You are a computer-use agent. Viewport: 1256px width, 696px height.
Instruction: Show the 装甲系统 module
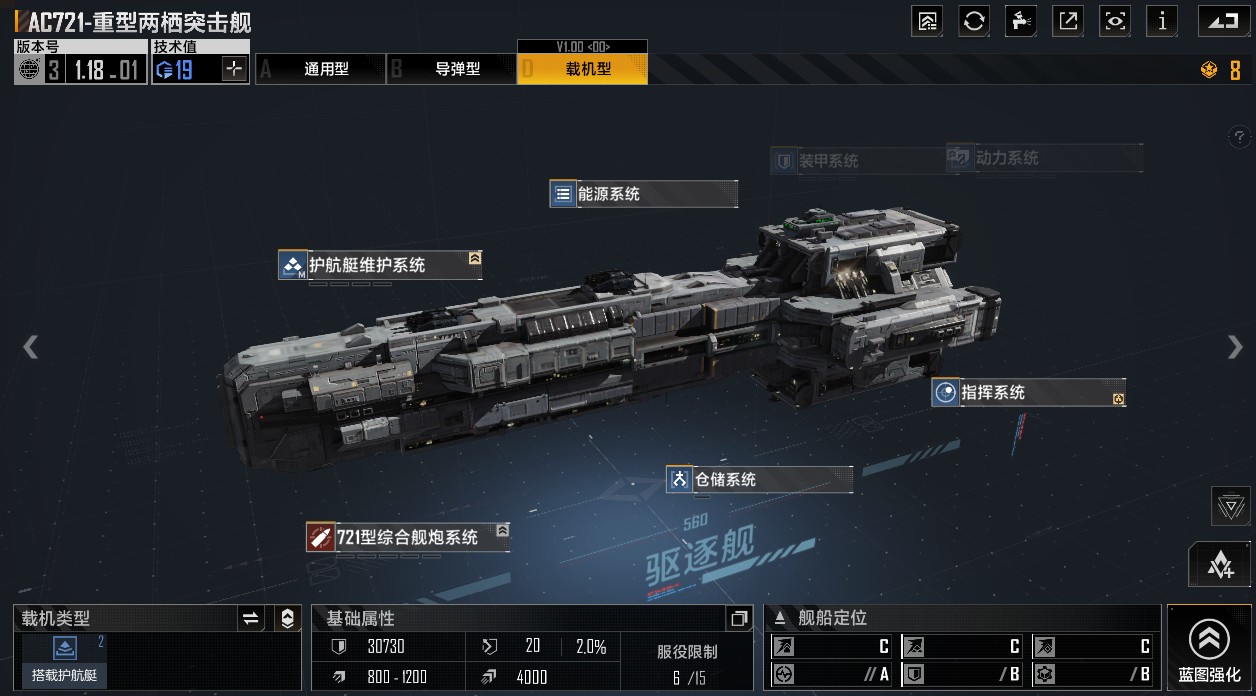coord(828,161)
